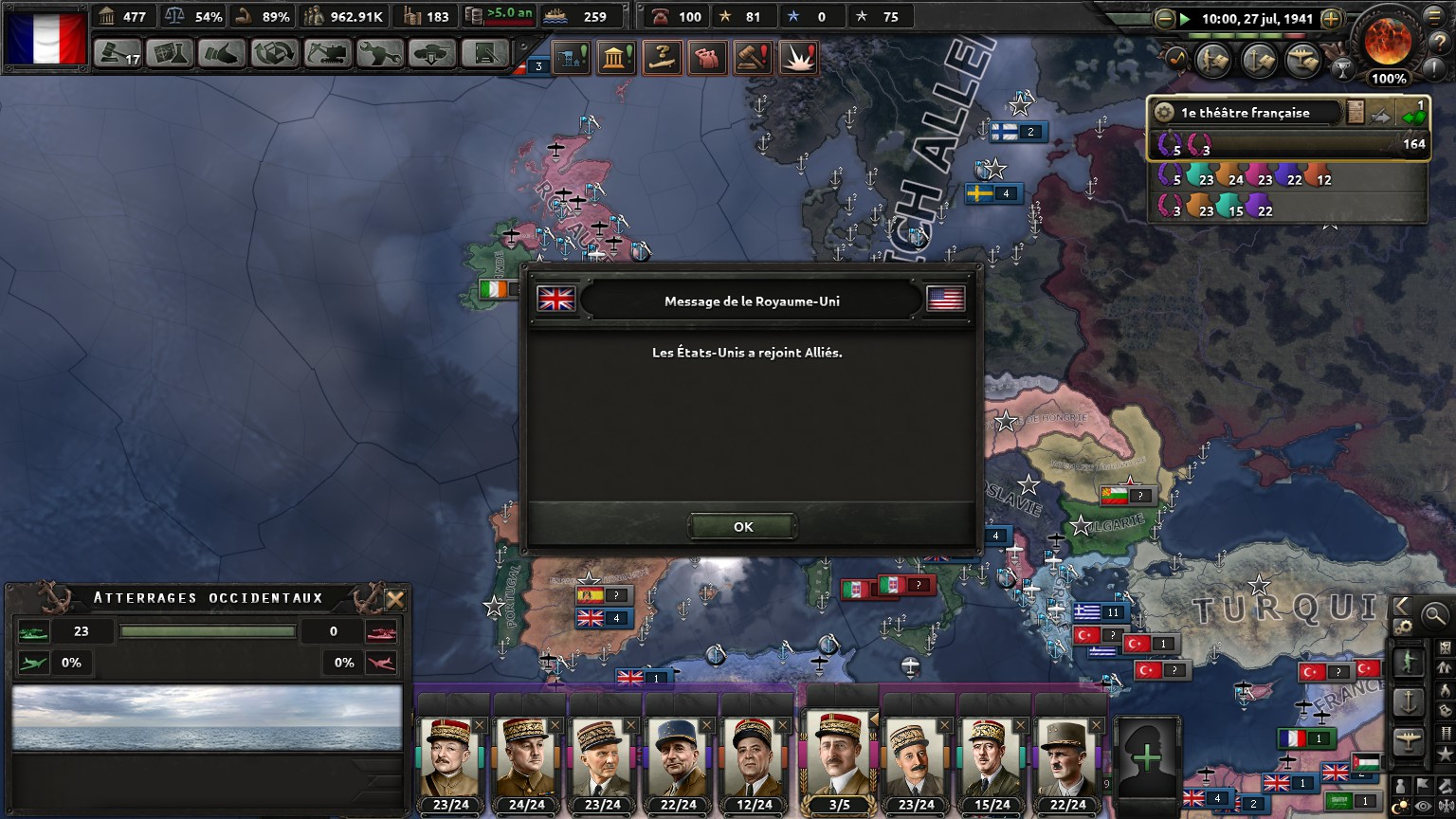Viewport: 1456px width, 819px height.
Task: Open 1e théâtre française settings gear
Action: (x=1164, y=113)
